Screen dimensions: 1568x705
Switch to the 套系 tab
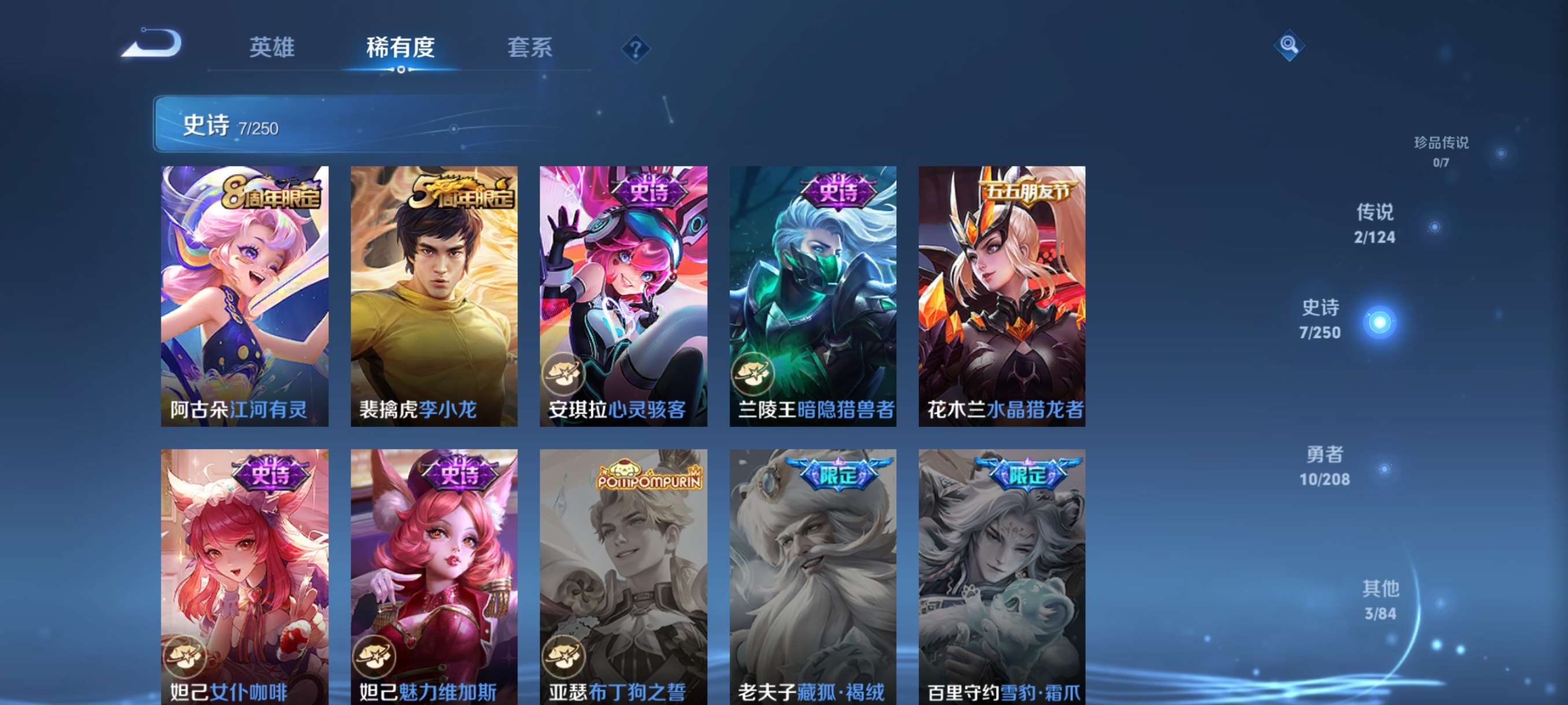[x=531, y=49]
